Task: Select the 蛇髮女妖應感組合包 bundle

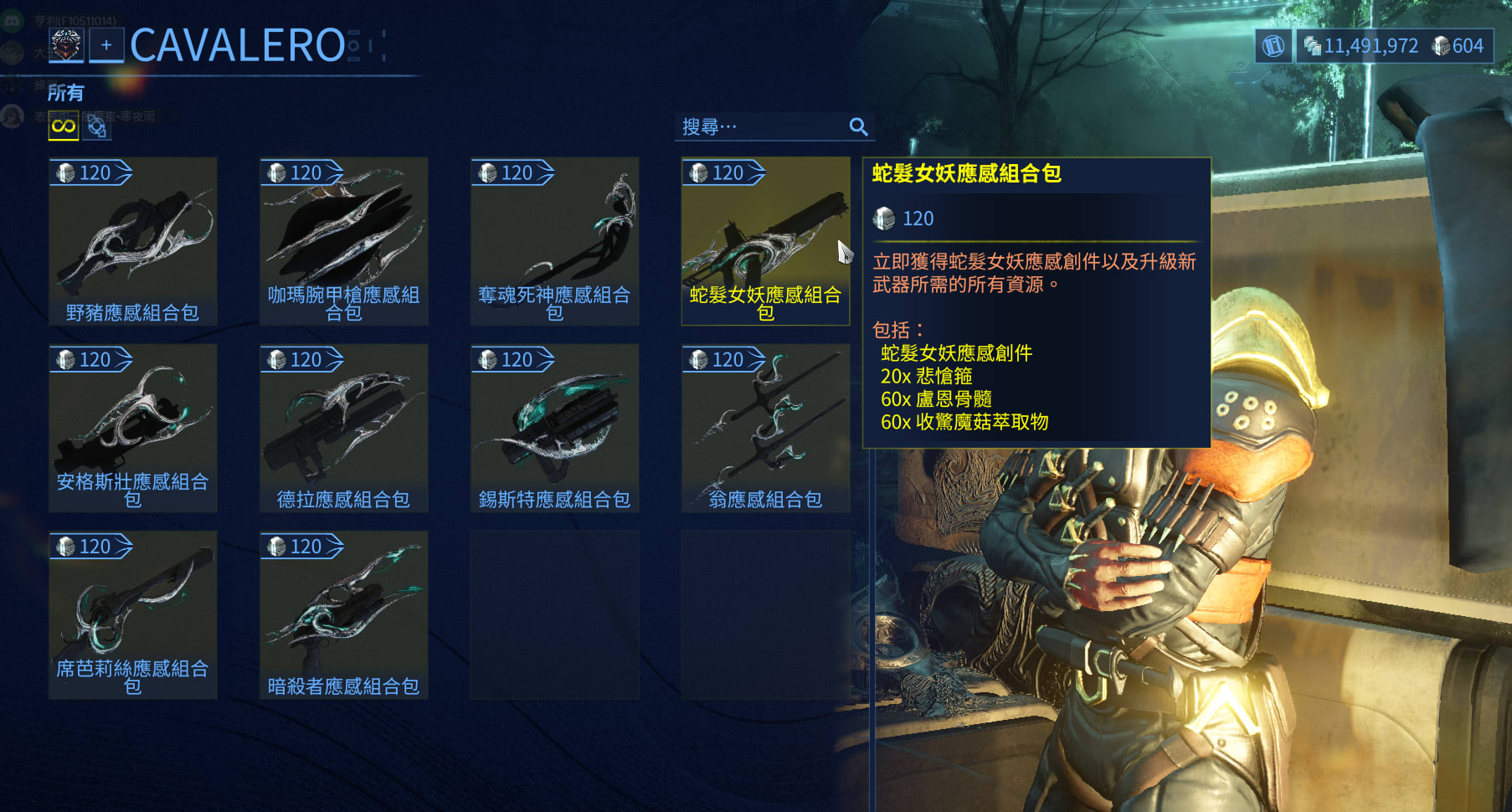Action: point(765,241)
